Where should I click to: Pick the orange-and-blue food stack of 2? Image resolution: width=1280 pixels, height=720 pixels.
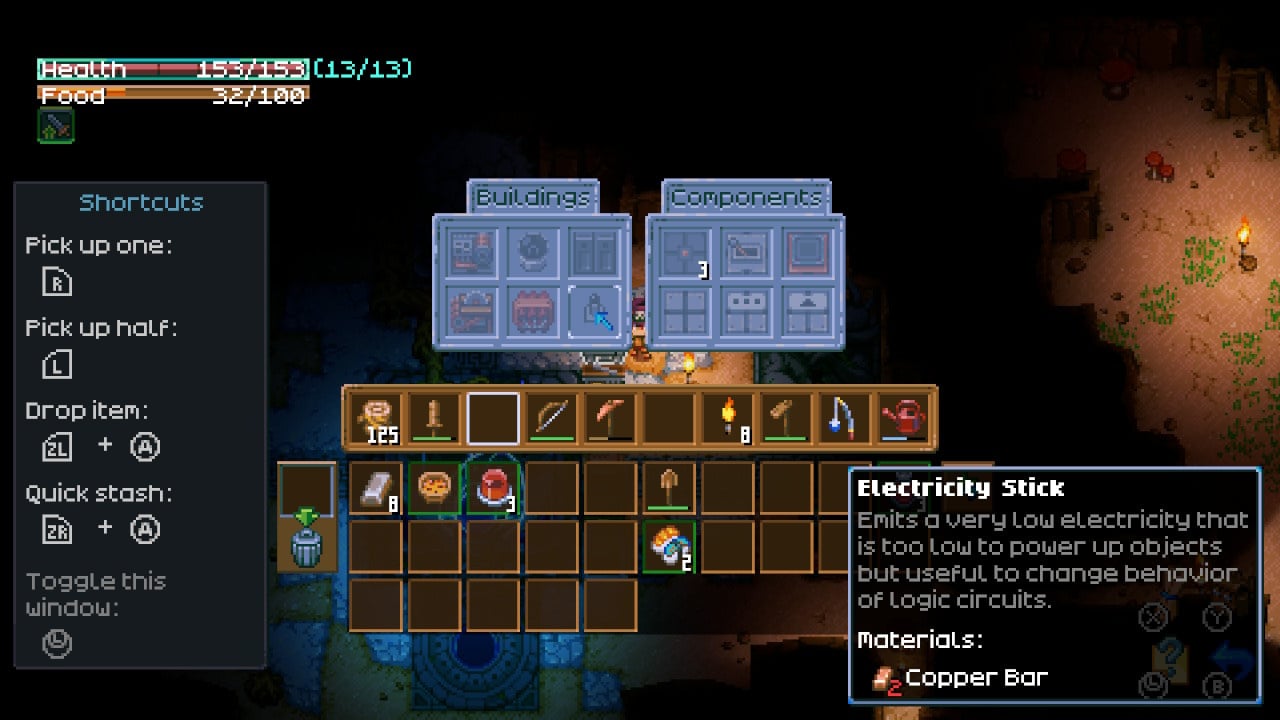tap(669, 547)
